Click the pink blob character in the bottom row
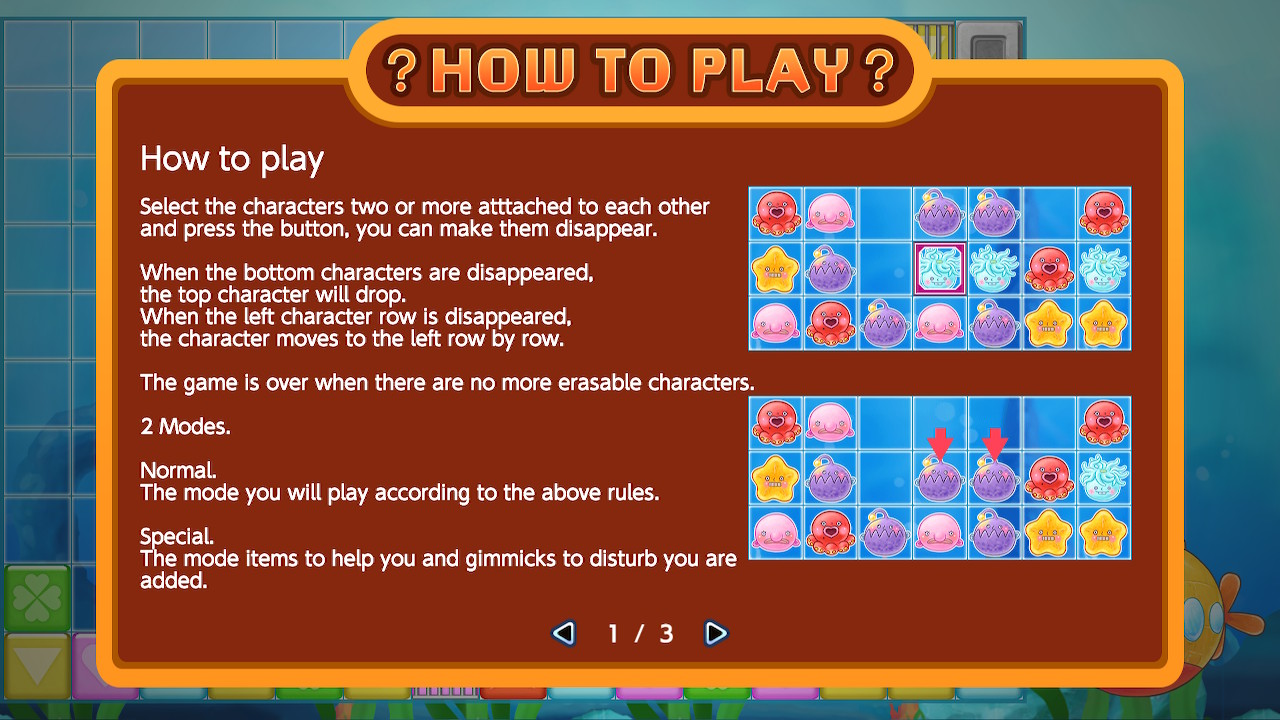The width and height of the screenshot is (1280, 720). click(775, 324)
